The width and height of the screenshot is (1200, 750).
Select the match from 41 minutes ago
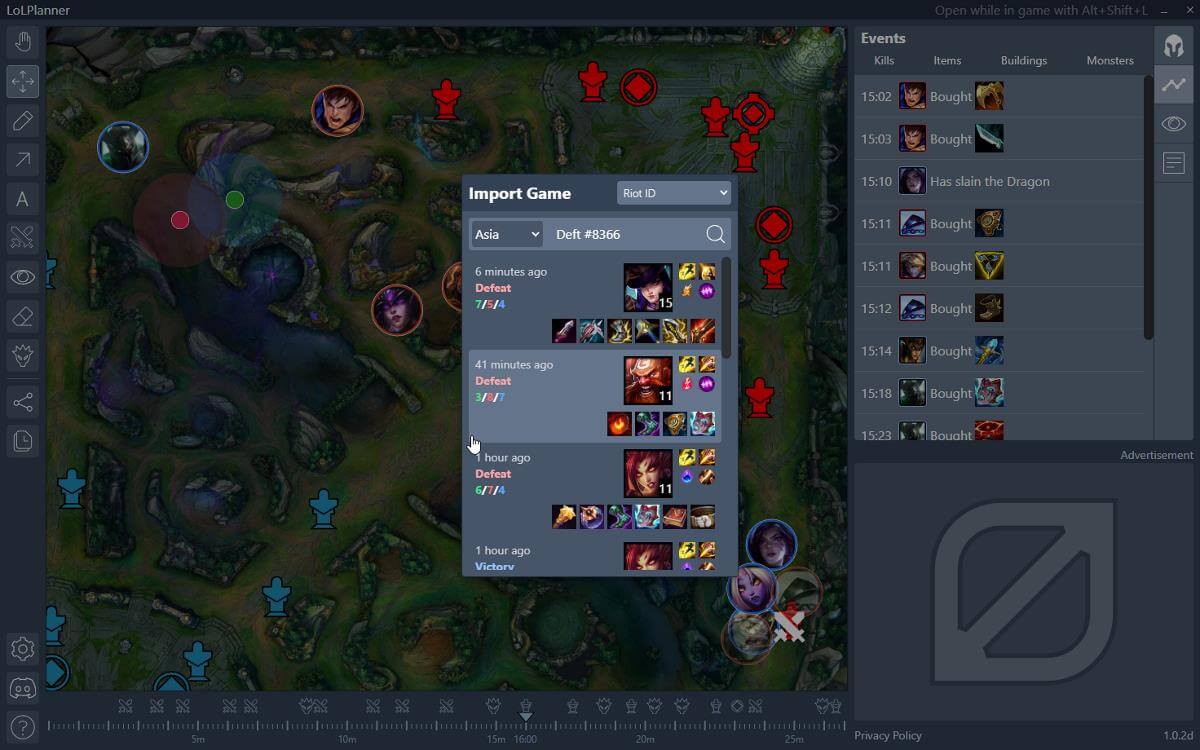(x=595, y=396)
